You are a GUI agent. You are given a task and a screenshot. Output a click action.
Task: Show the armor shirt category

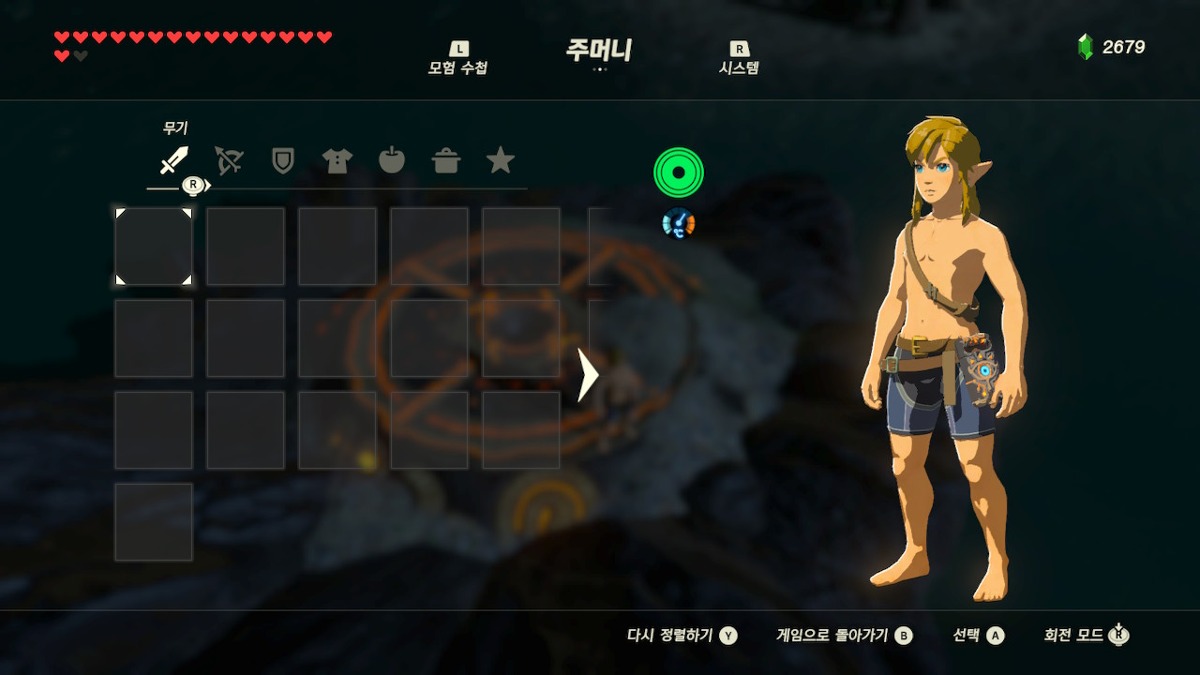pos(337,160)
